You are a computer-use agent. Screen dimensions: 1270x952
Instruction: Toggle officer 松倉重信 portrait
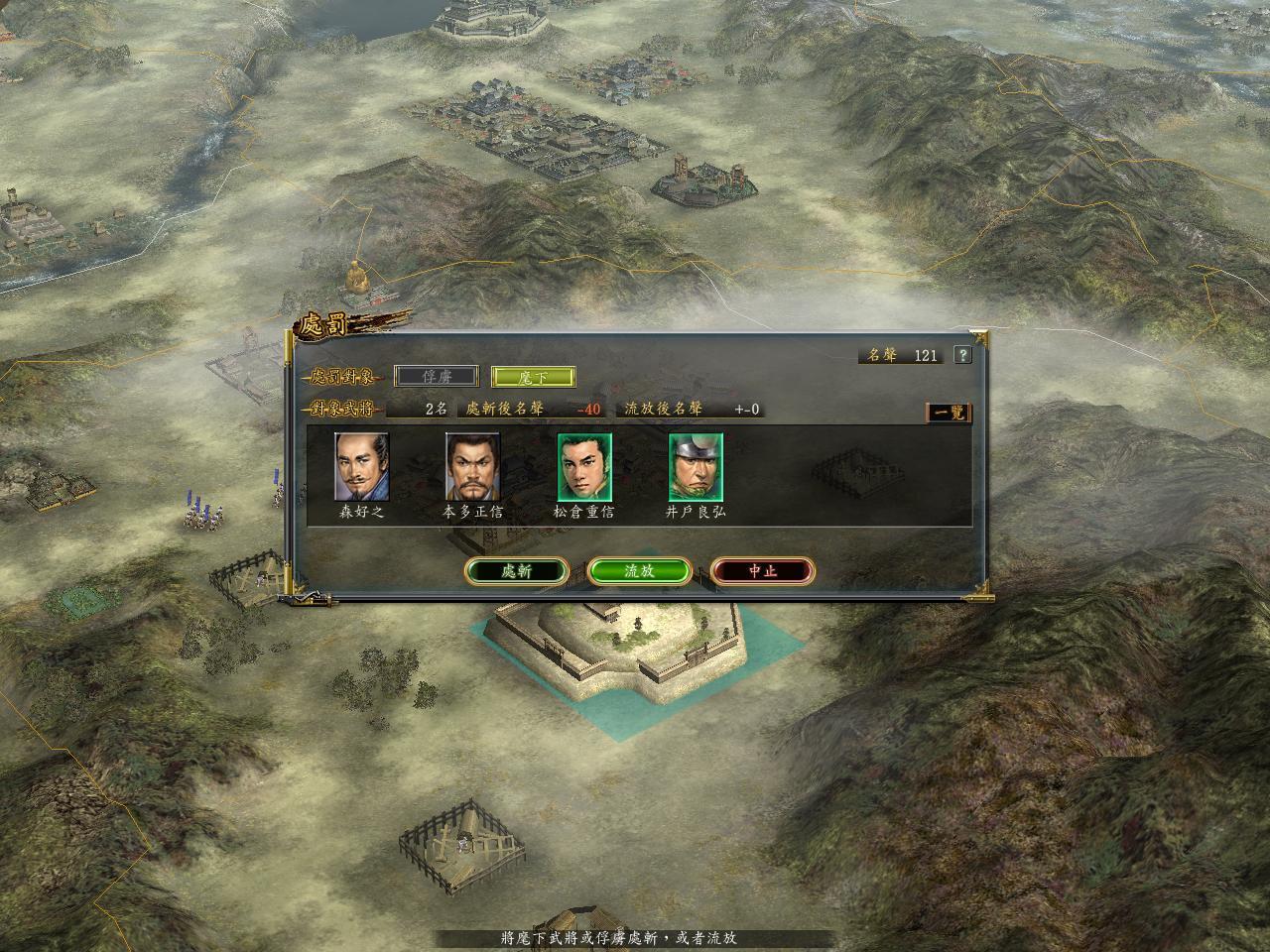[x=584, y=467]
